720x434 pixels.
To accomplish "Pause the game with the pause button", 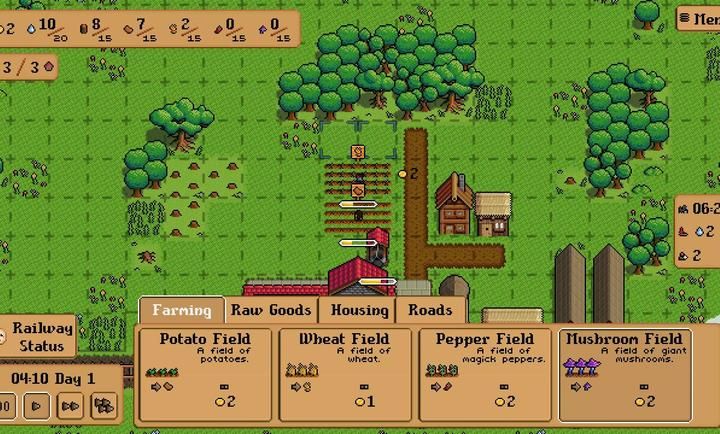I will pyautogui.click(x=6, y=406).
